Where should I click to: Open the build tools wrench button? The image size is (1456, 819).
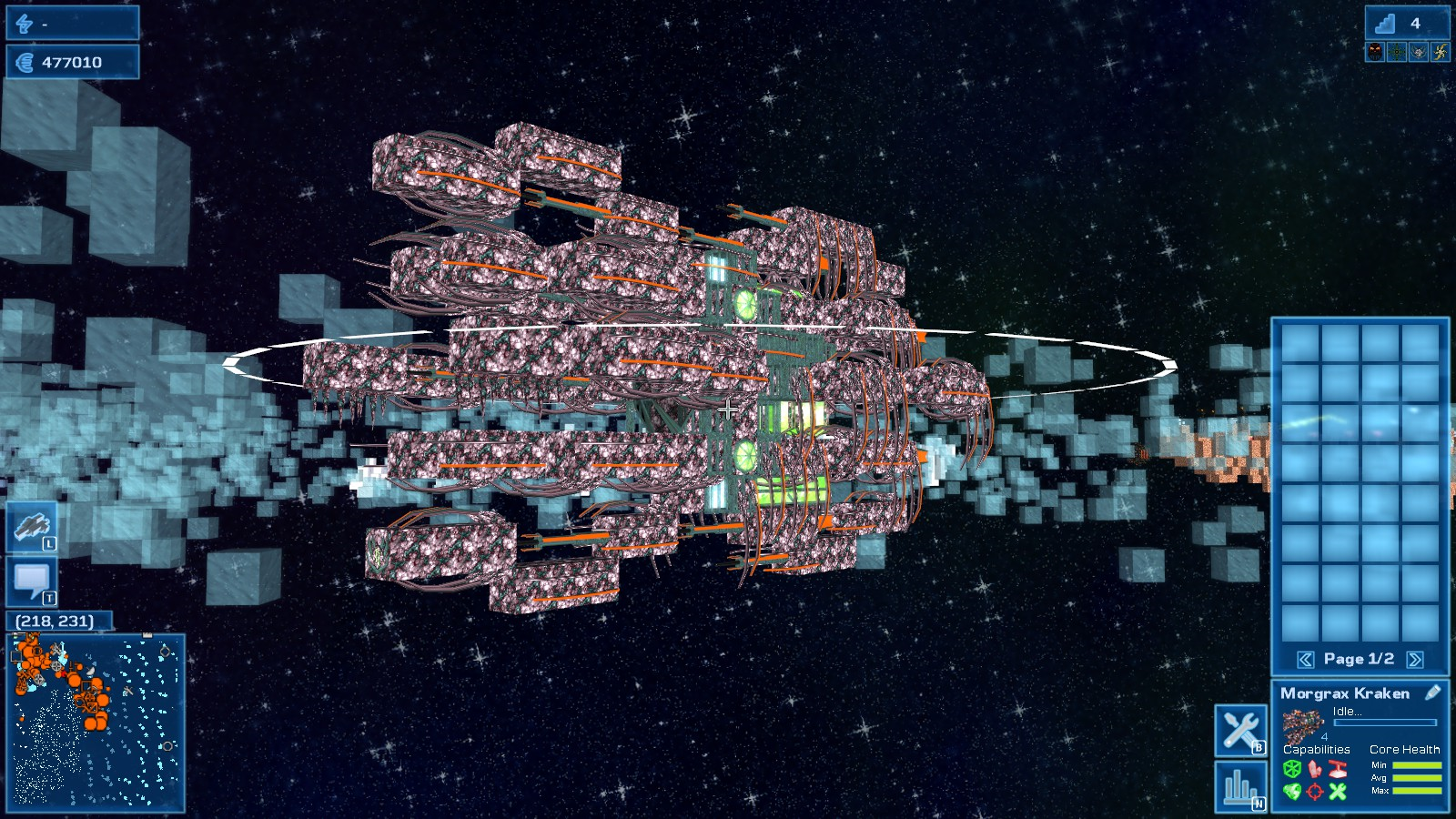coord(1240,730)
